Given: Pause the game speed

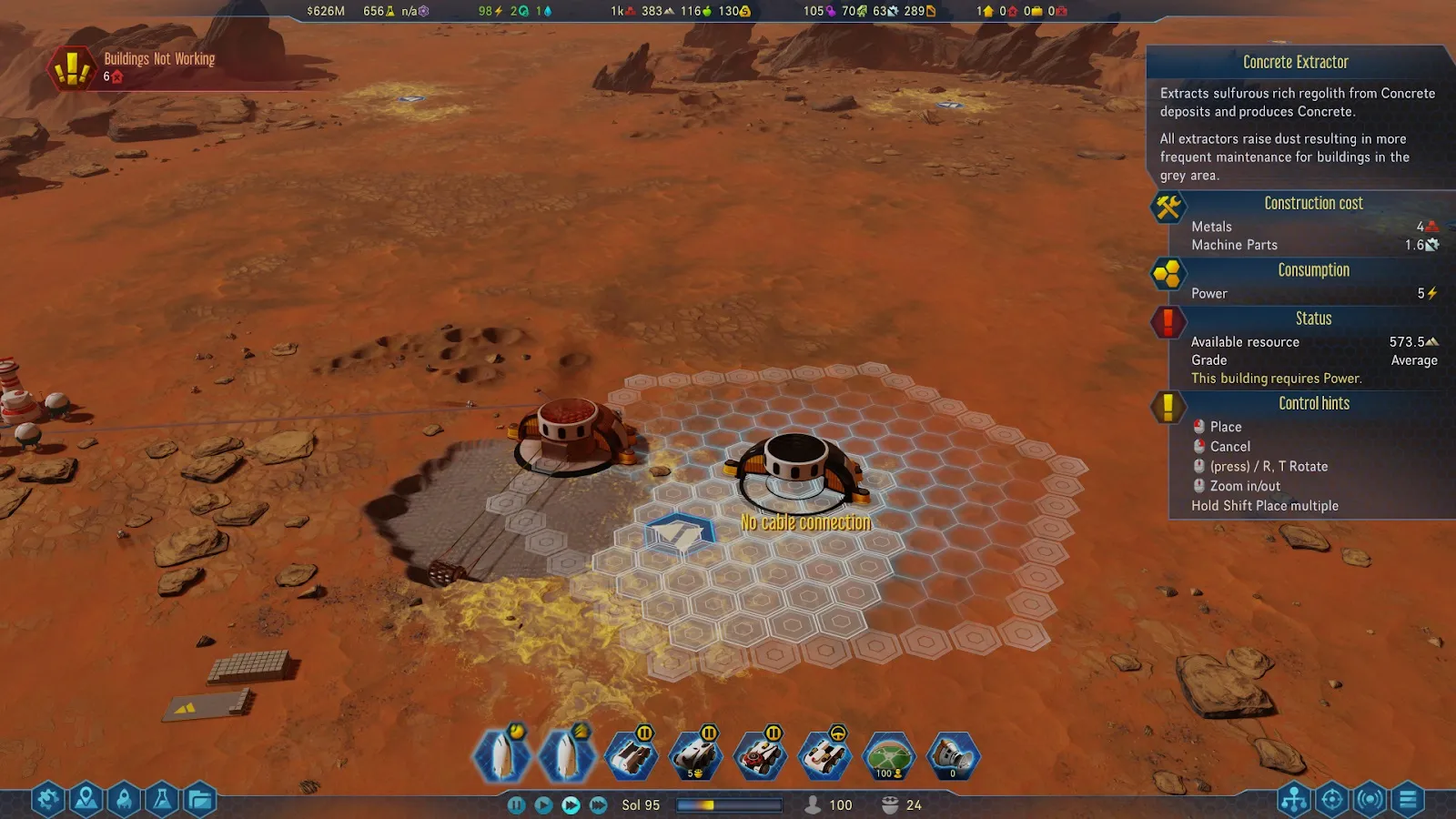Looking at the screenshot, I should point(516,805).
